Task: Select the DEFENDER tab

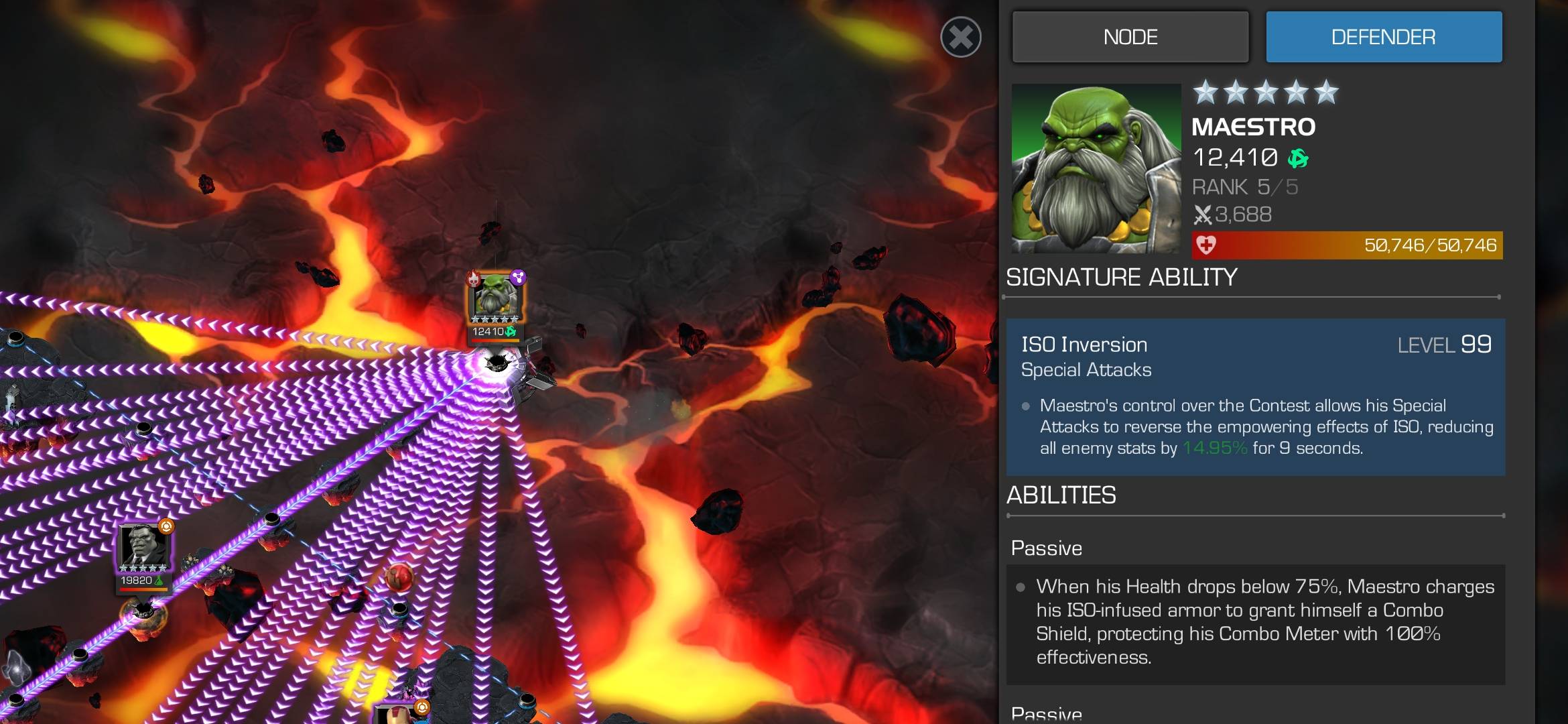Action: [x=1383, y=37]
